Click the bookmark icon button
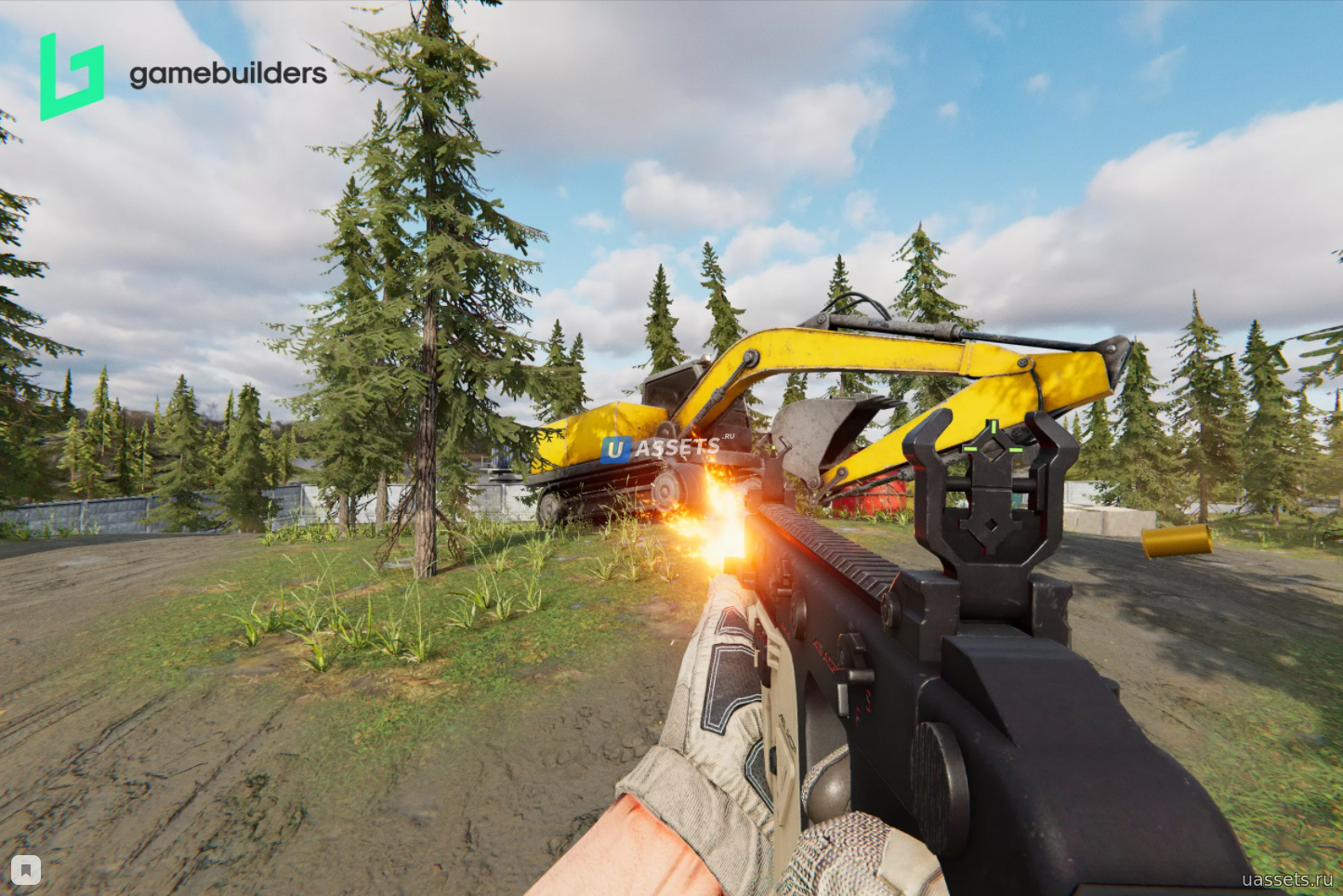The height and width of the screenshot is (896, 1343). click(26, 870)
